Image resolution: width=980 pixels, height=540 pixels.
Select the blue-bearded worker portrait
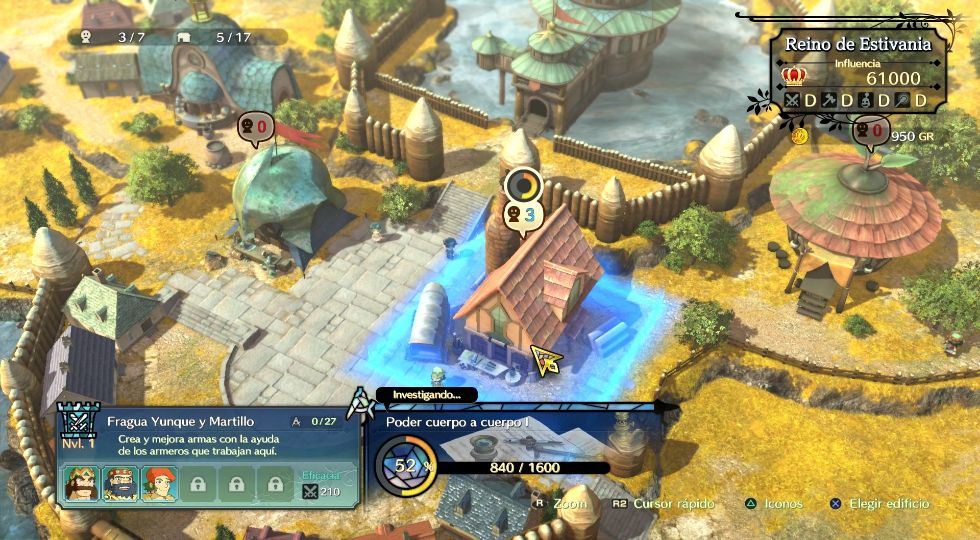coord(119,484)
